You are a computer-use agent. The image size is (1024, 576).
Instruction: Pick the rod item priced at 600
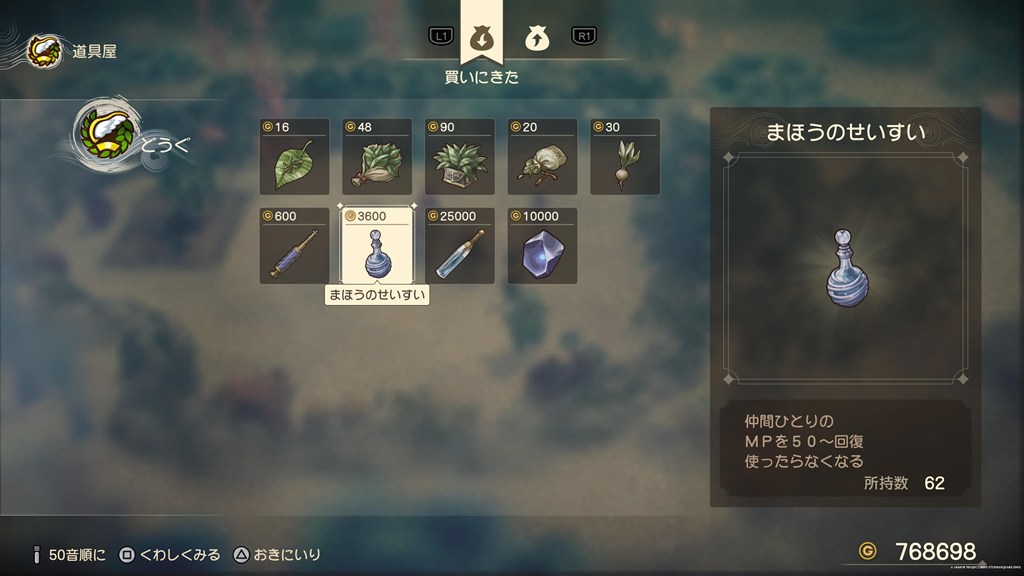[x=294, y=246]
